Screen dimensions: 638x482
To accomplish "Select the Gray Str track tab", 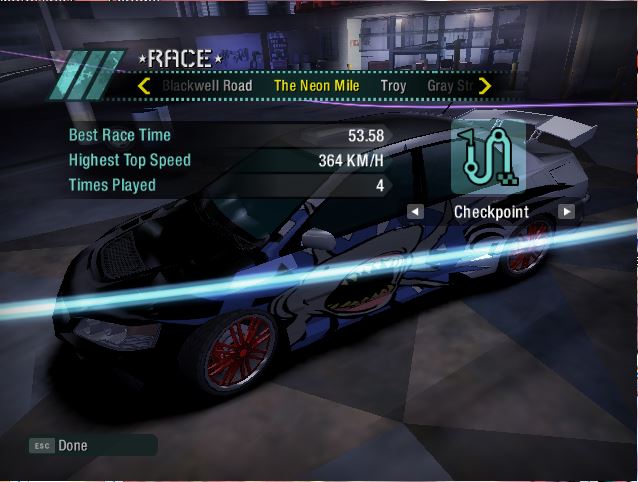I will coord(449,86).
